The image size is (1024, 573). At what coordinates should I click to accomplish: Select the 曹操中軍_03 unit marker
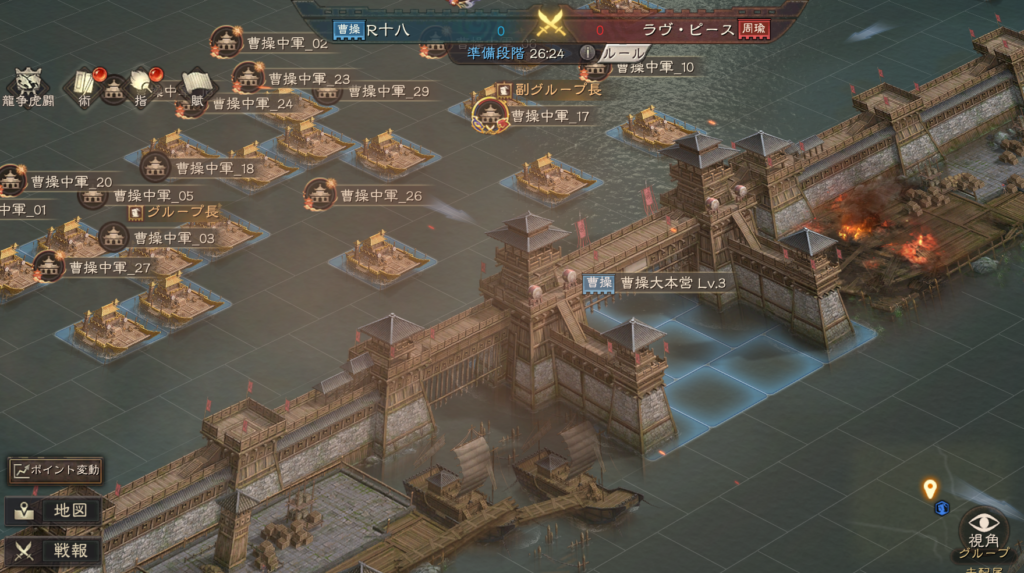(x=114, y=237)
